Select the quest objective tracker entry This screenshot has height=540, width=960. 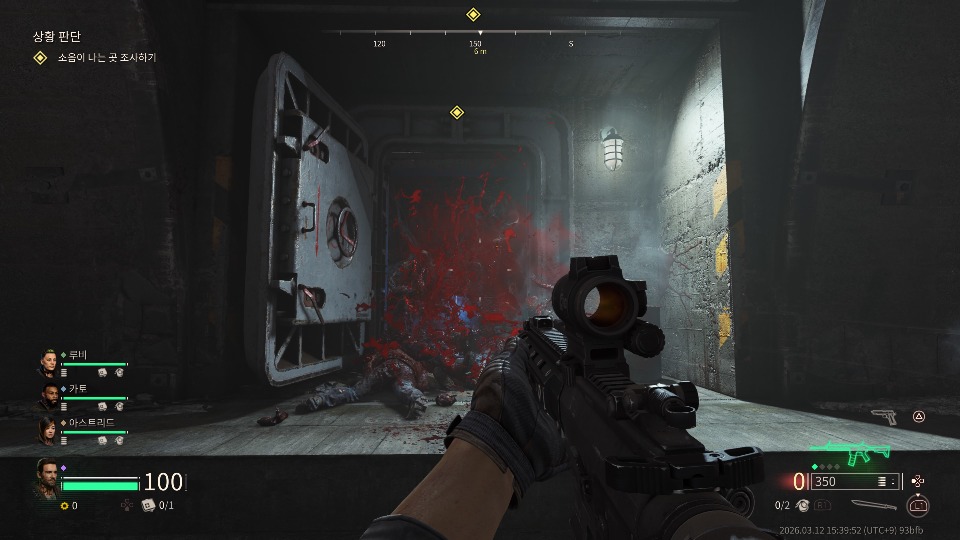(x=105, y=58)
